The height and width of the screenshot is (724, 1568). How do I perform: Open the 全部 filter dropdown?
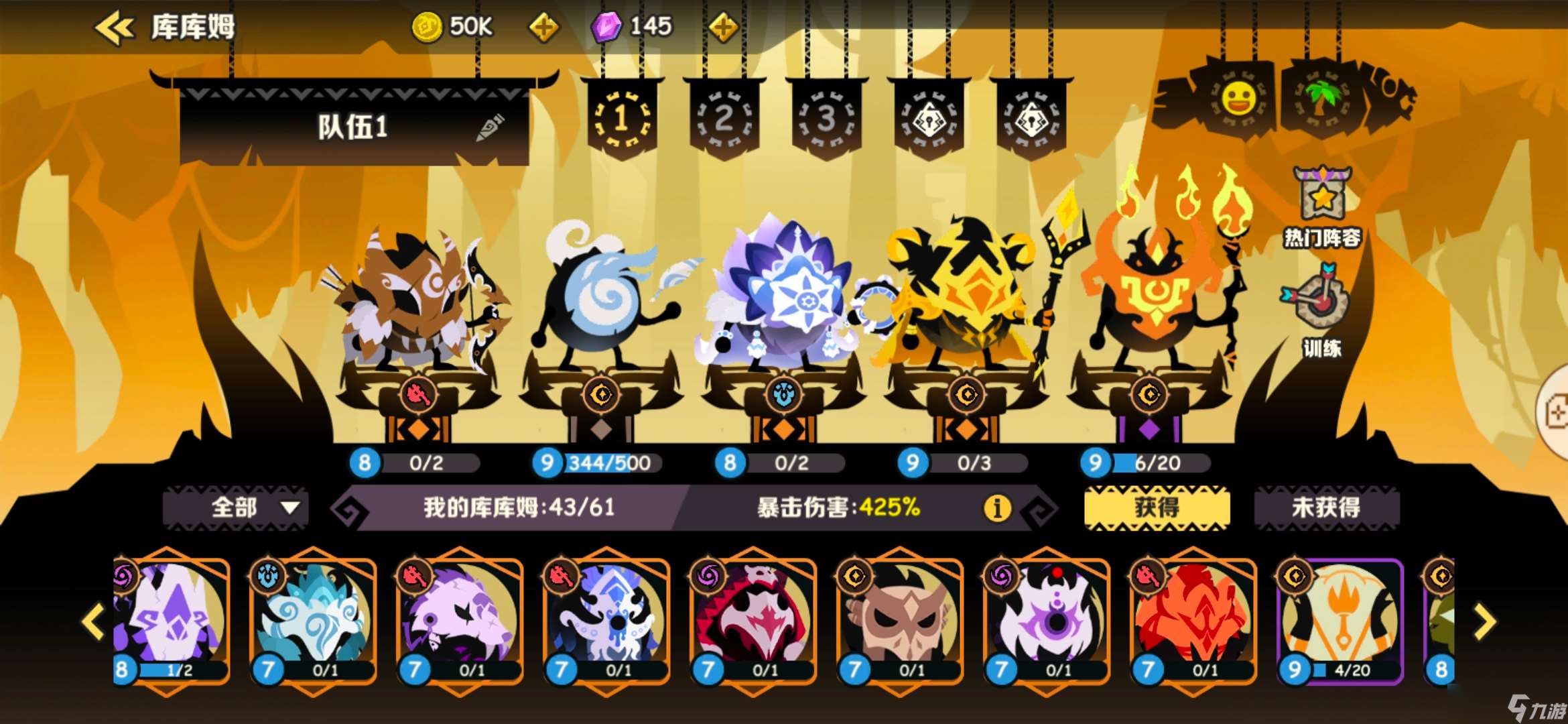click(x=236, y=507)
